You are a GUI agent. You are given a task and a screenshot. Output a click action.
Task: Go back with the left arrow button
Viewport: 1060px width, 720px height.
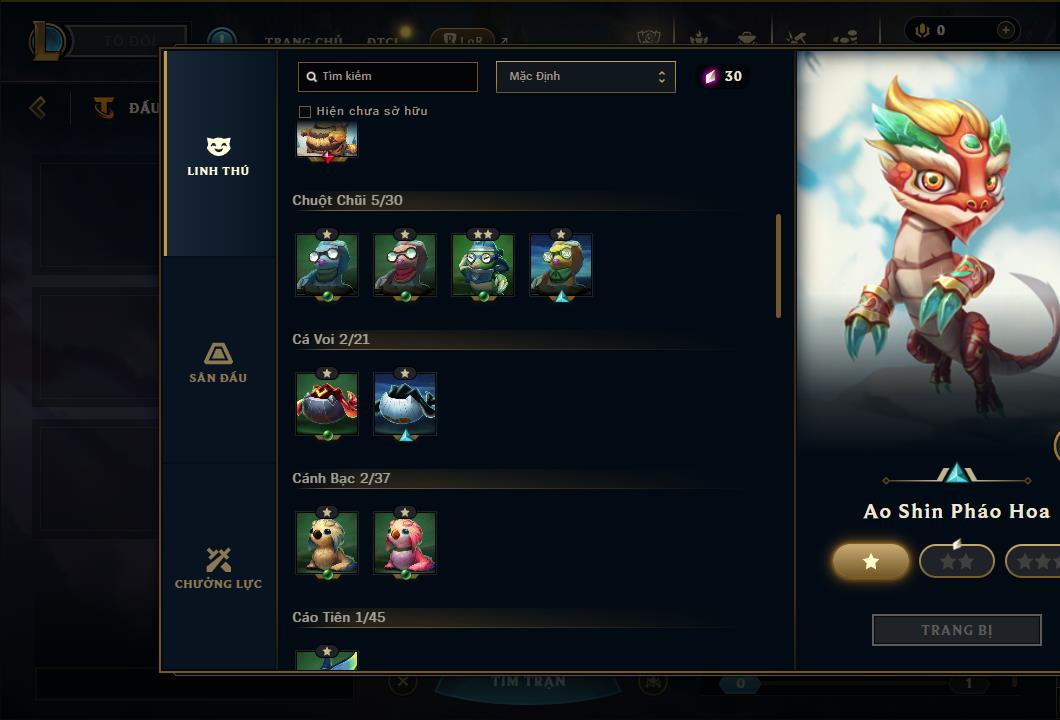click(38, 107)
